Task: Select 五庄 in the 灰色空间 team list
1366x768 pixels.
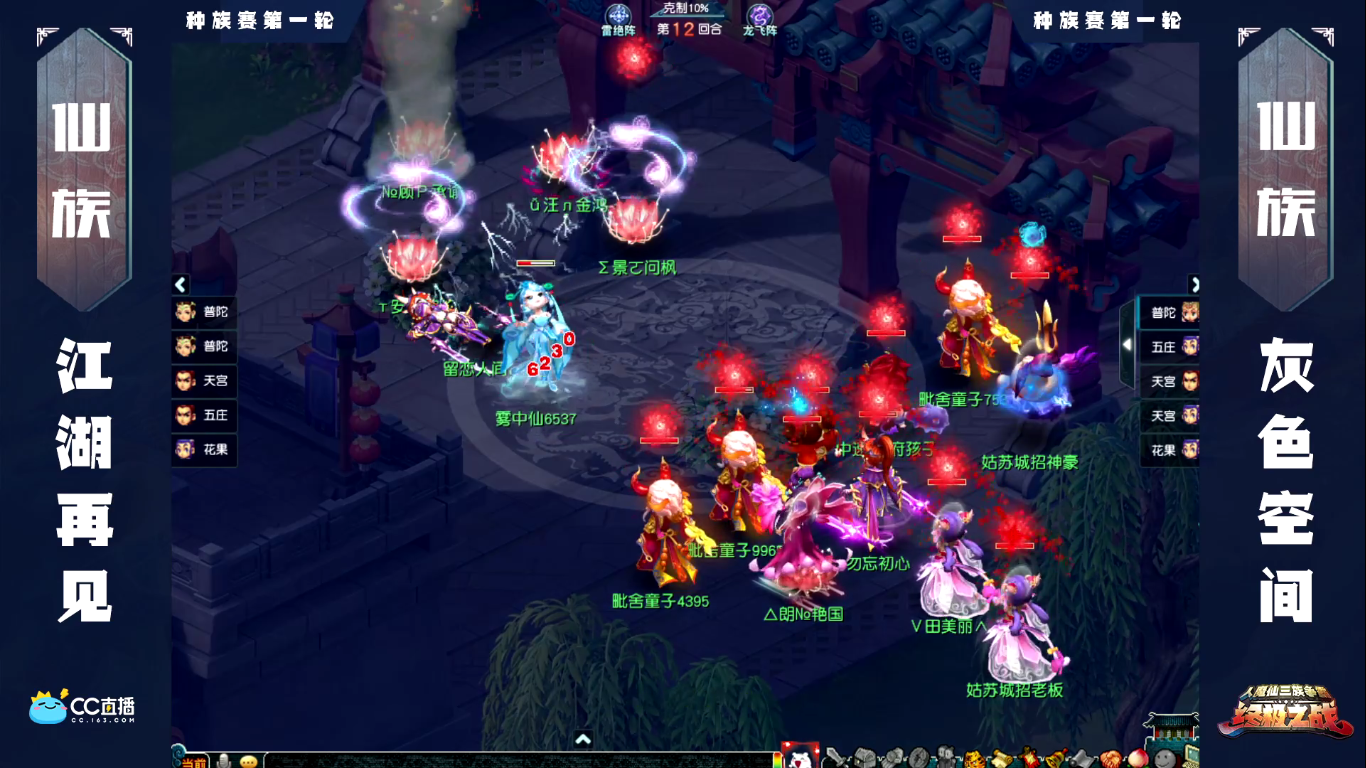Action: pyautogui.click(x=1172, y=347)
